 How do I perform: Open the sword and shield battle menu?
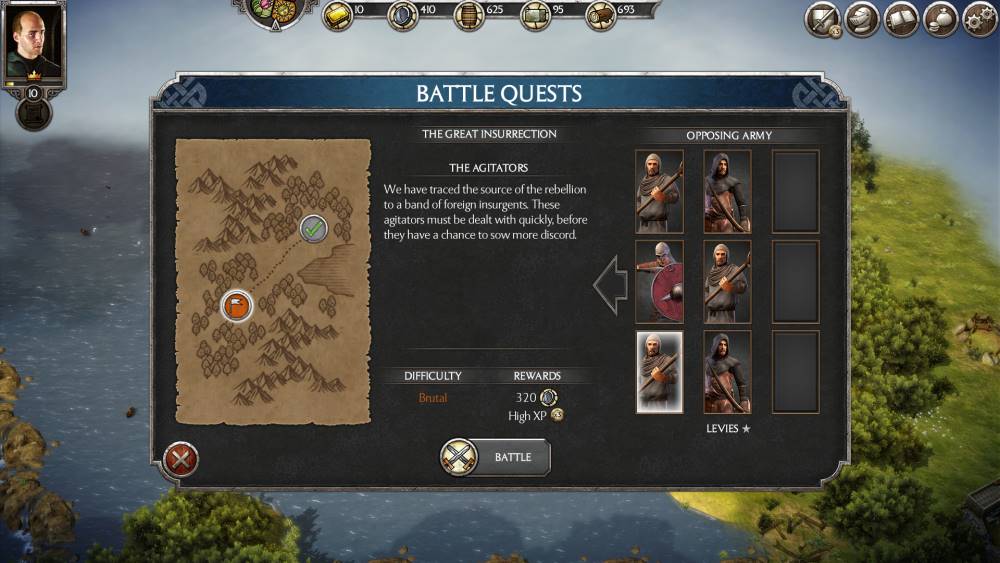click(823, 19)
